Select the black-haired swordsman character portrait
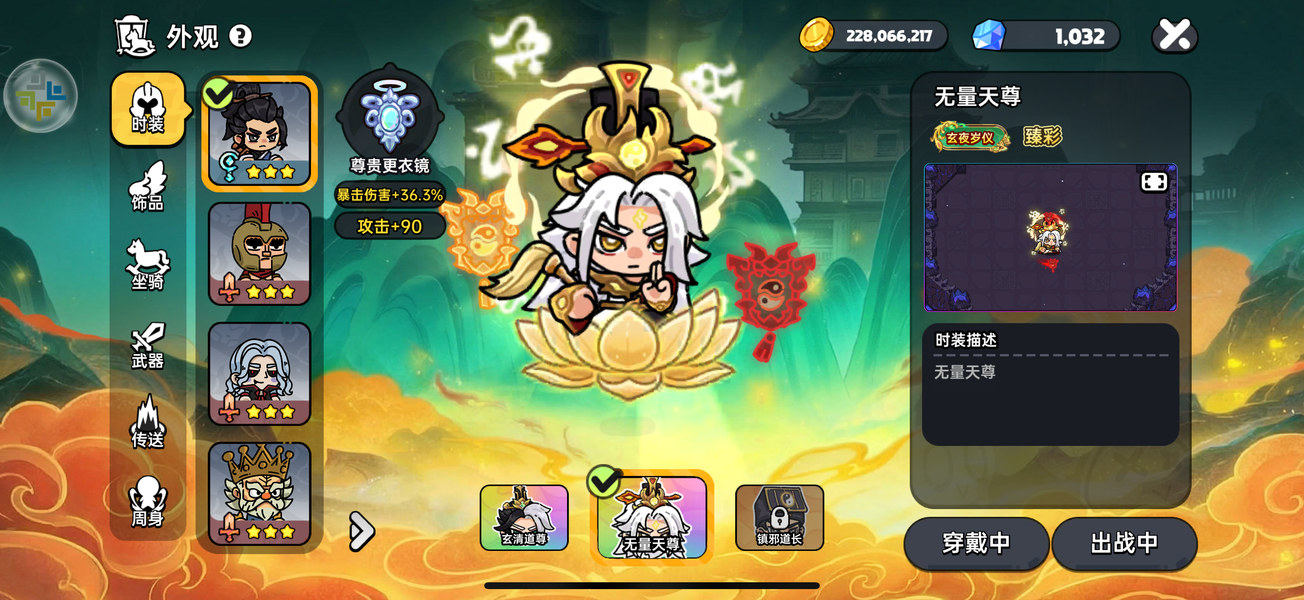 tap(260, 133)
